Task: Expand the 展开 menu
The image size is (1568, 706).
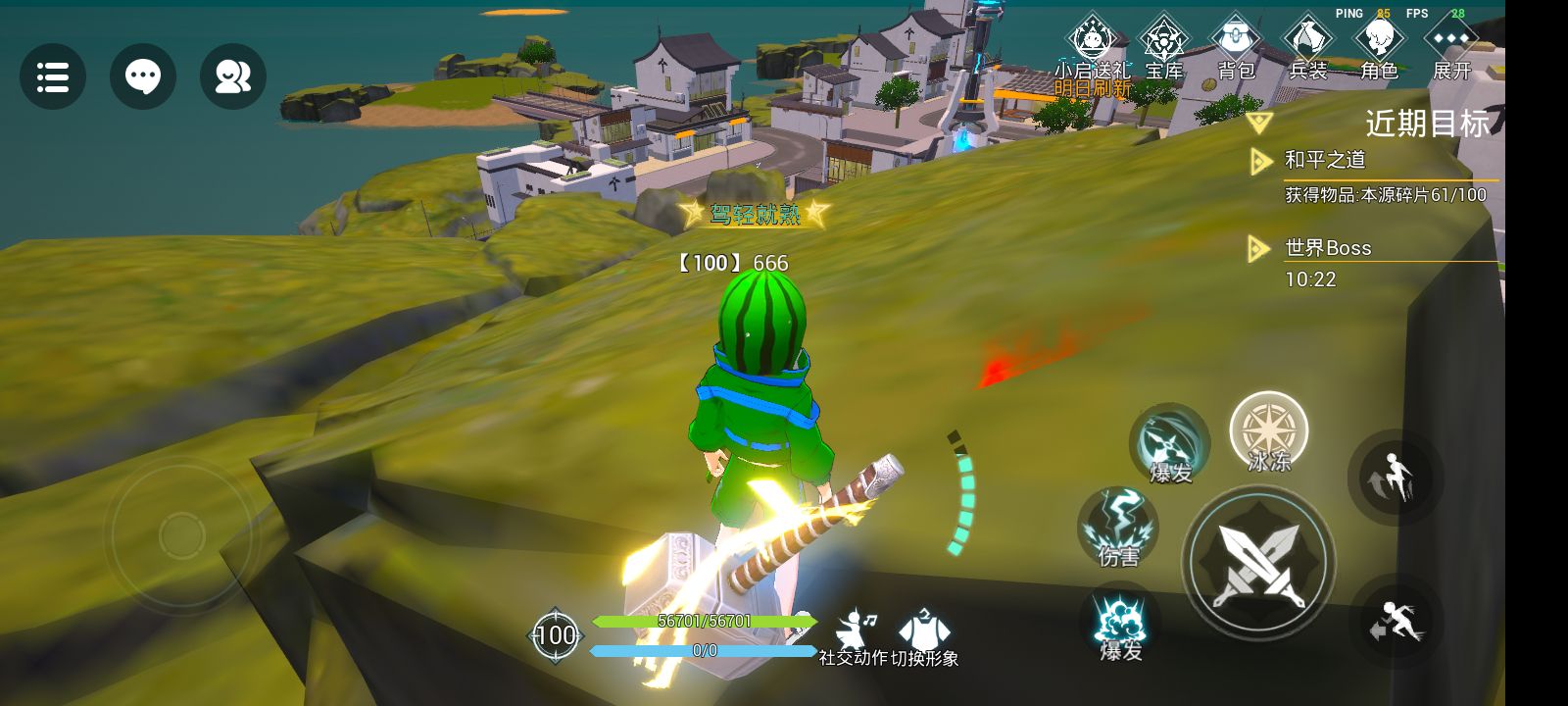Action: (1451, 44)
